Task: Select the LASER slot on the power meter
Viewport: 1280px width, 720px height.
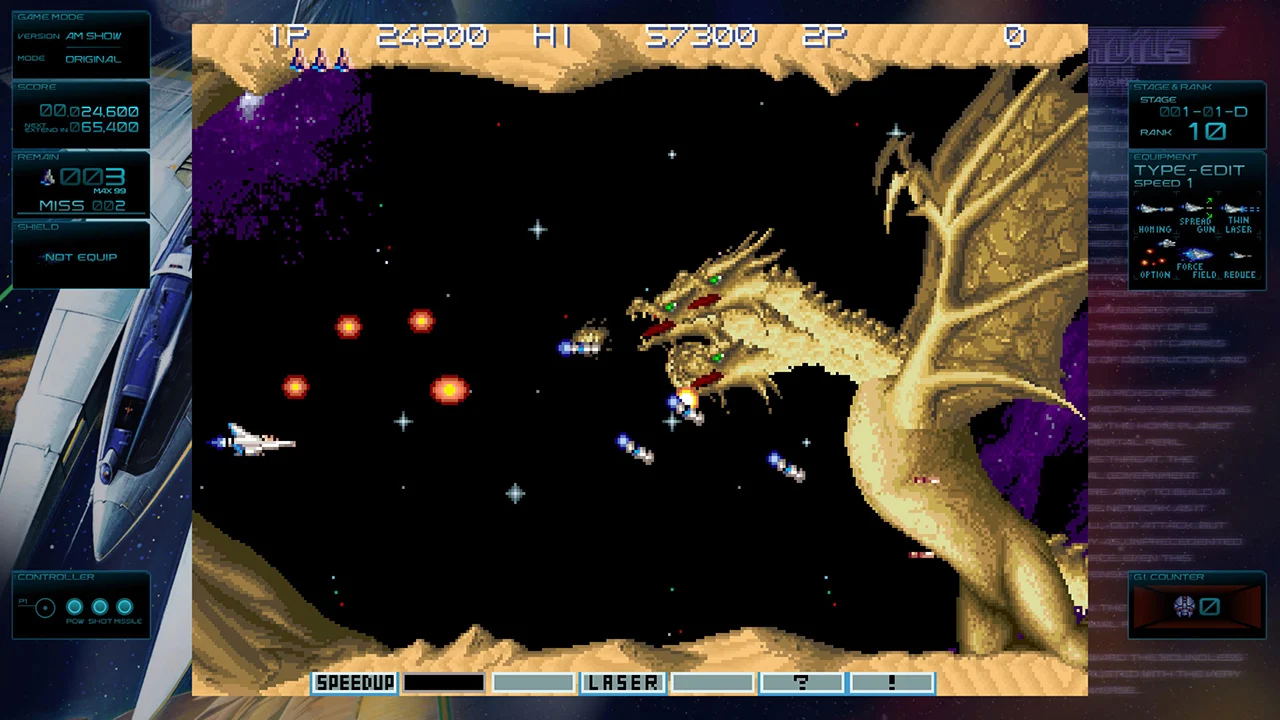Action: [622, 682]
